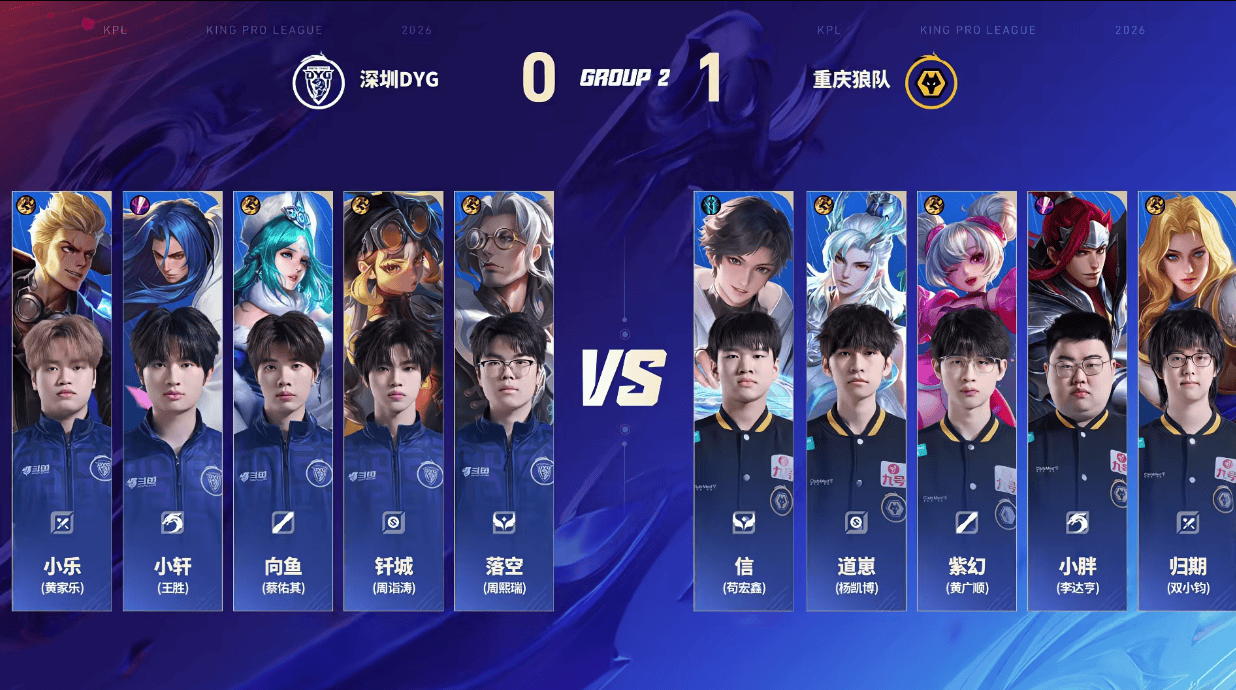Click the 深圳DYG team logo

pos(318,82)
